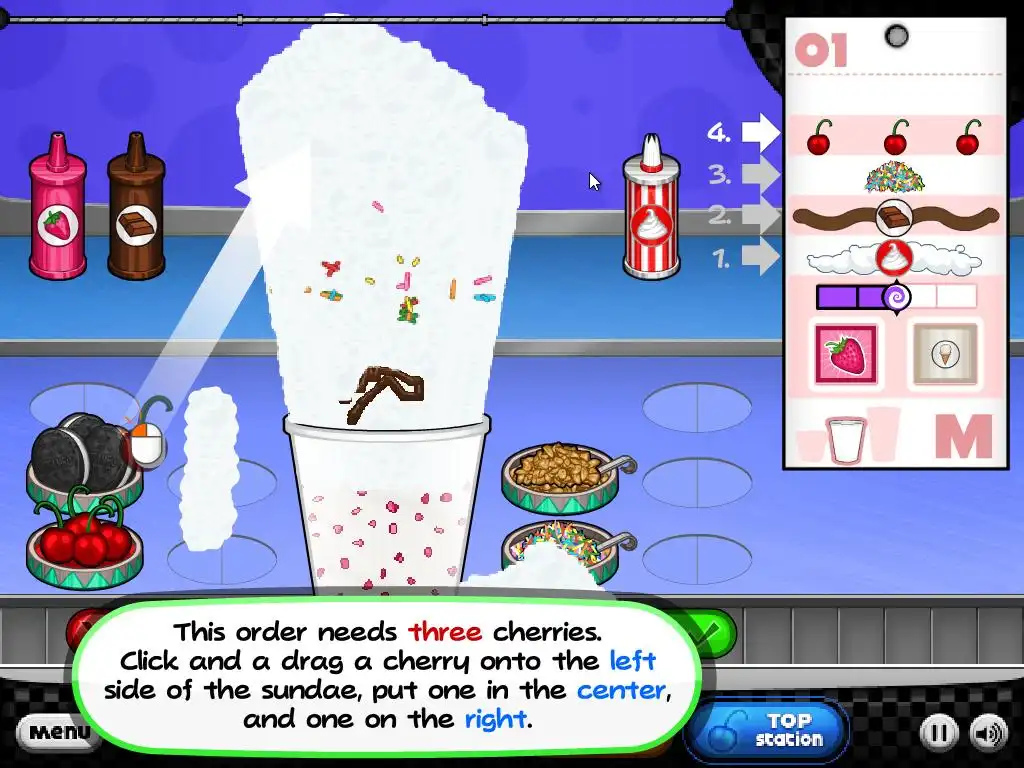Pick up the strawberry syrup bottle

tap(58, 208)
